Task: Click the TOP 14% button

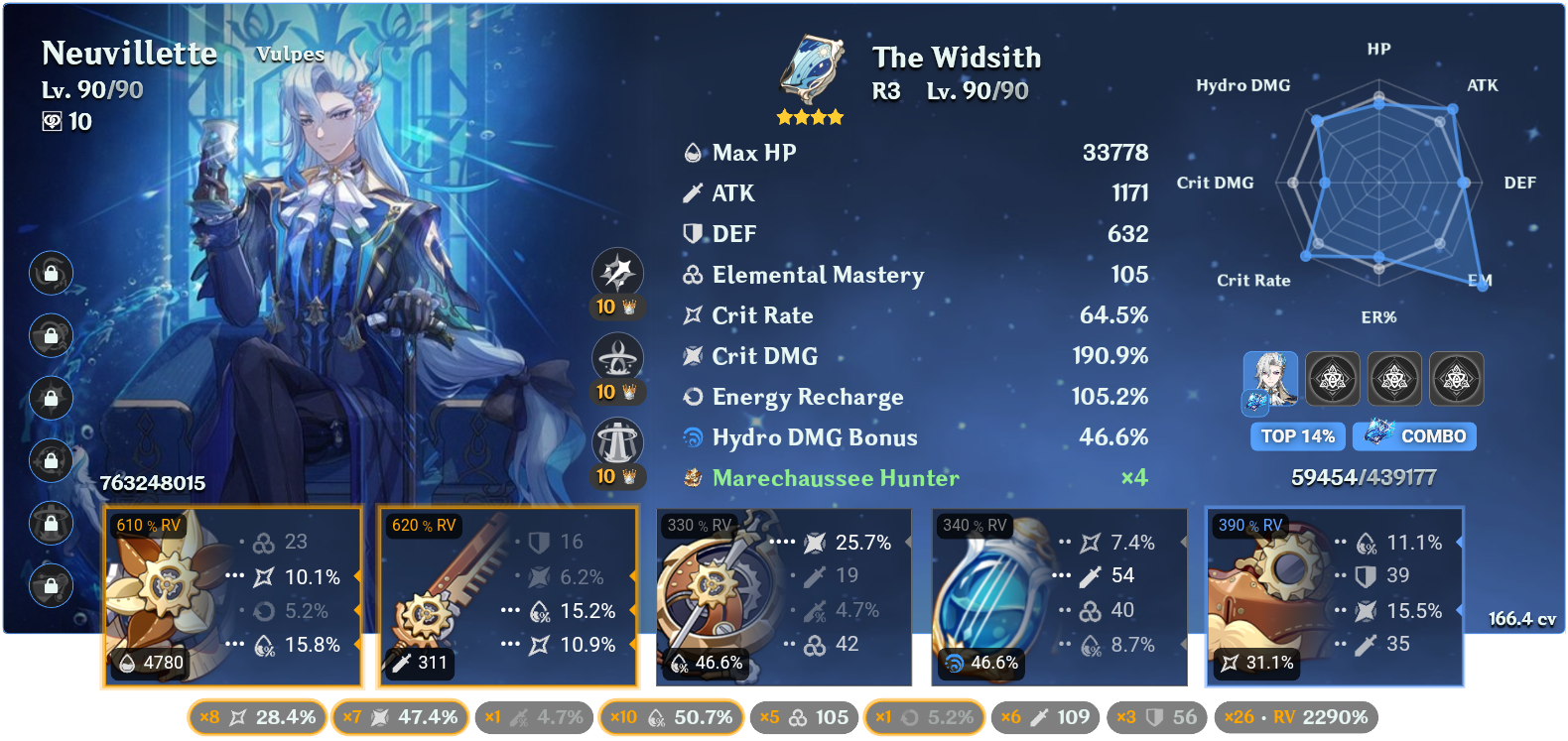Action: click(1297, 436)
